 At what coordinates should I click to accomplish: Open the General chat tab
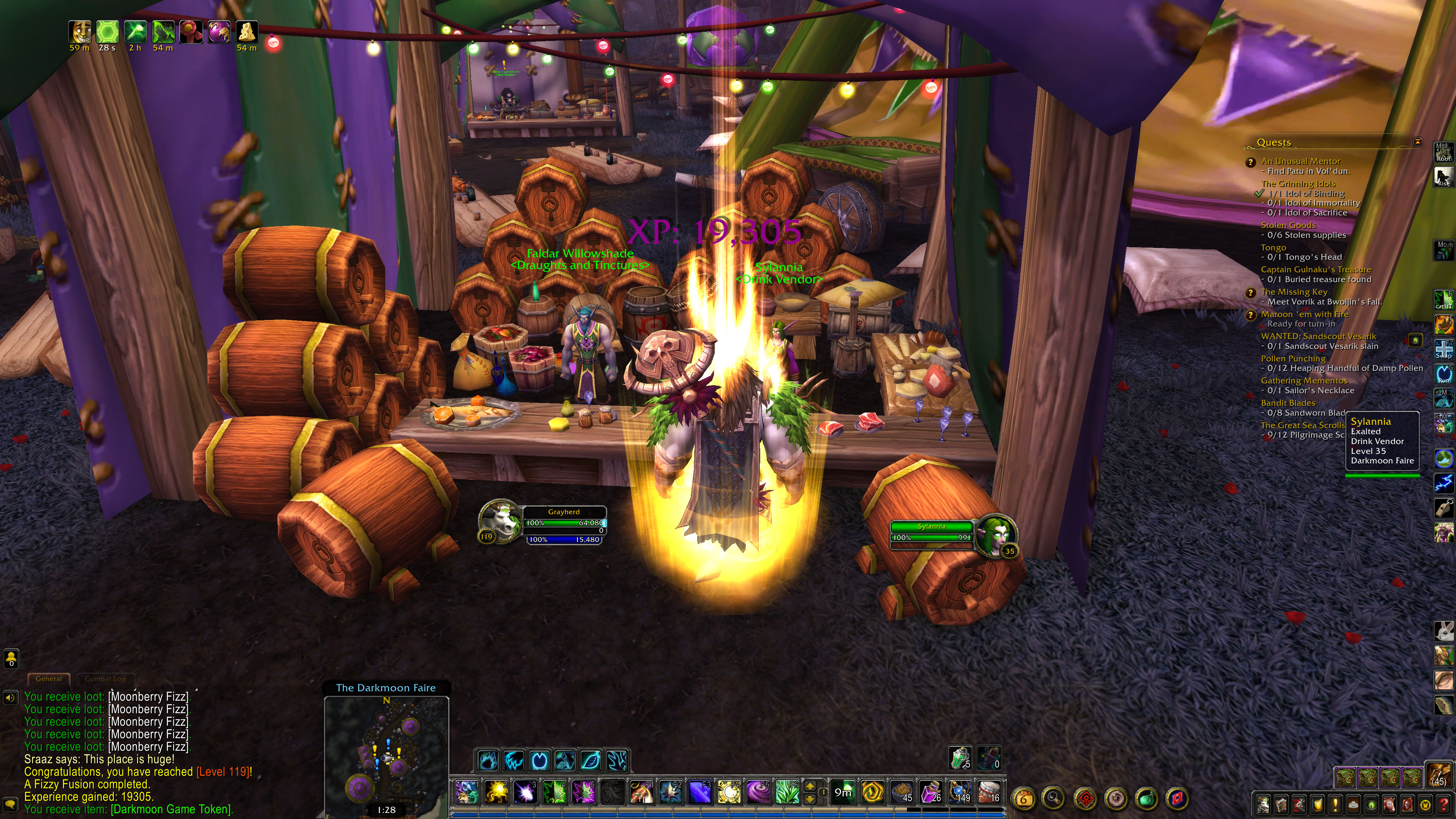(49, 679)
